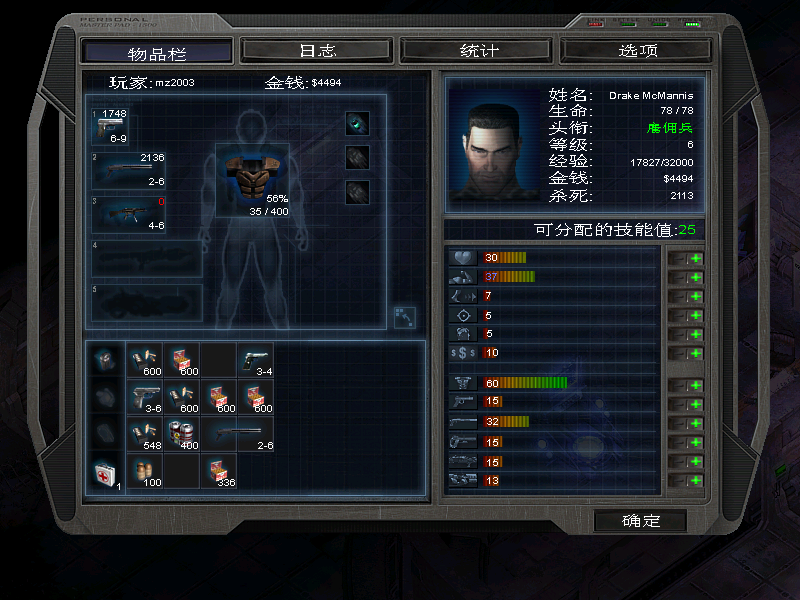Select the bullets stack with 548 rounds
800x602 pixels.
click(x=145, y=432)
